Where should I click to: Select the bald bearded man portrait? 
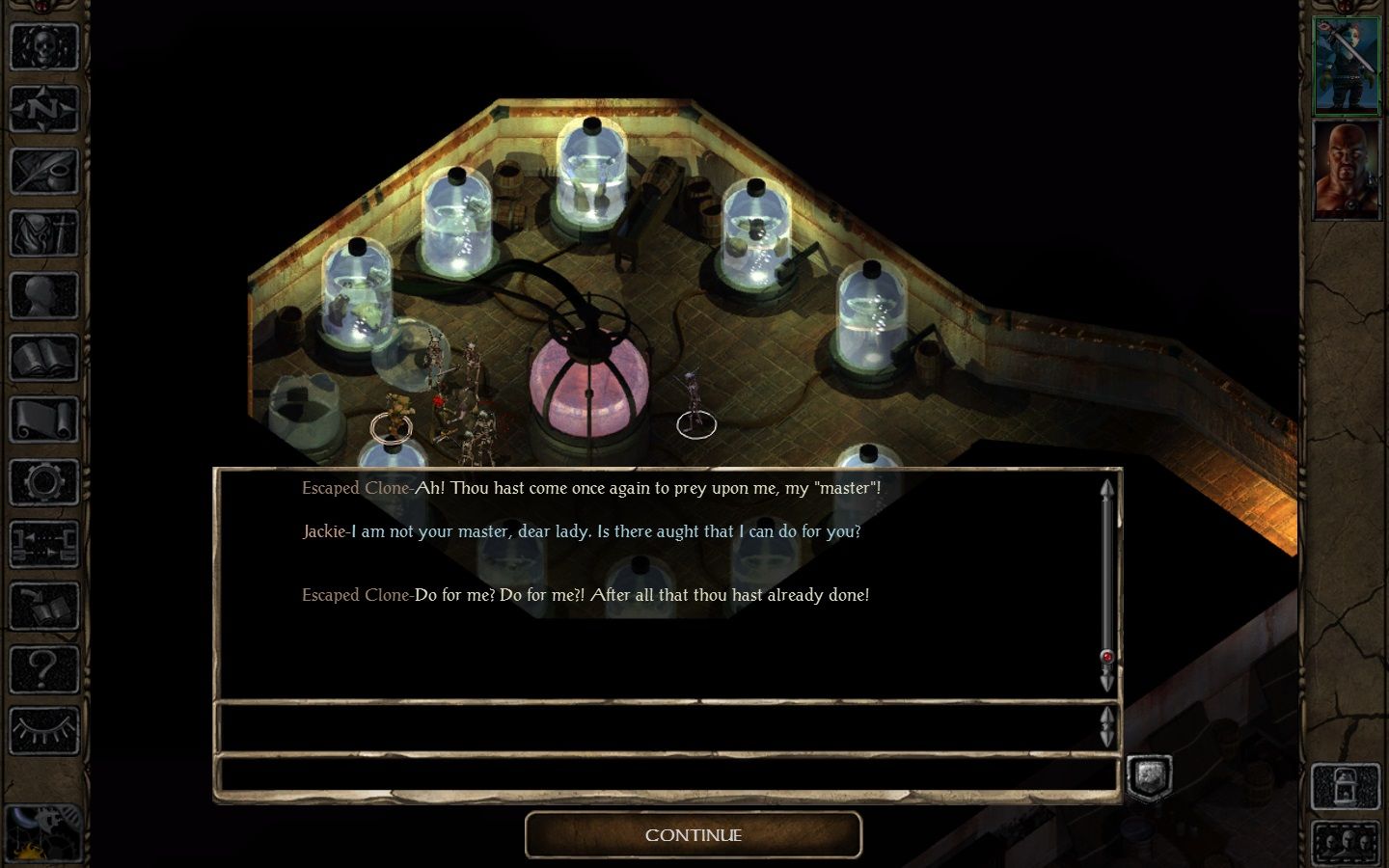click(1347, 169)
